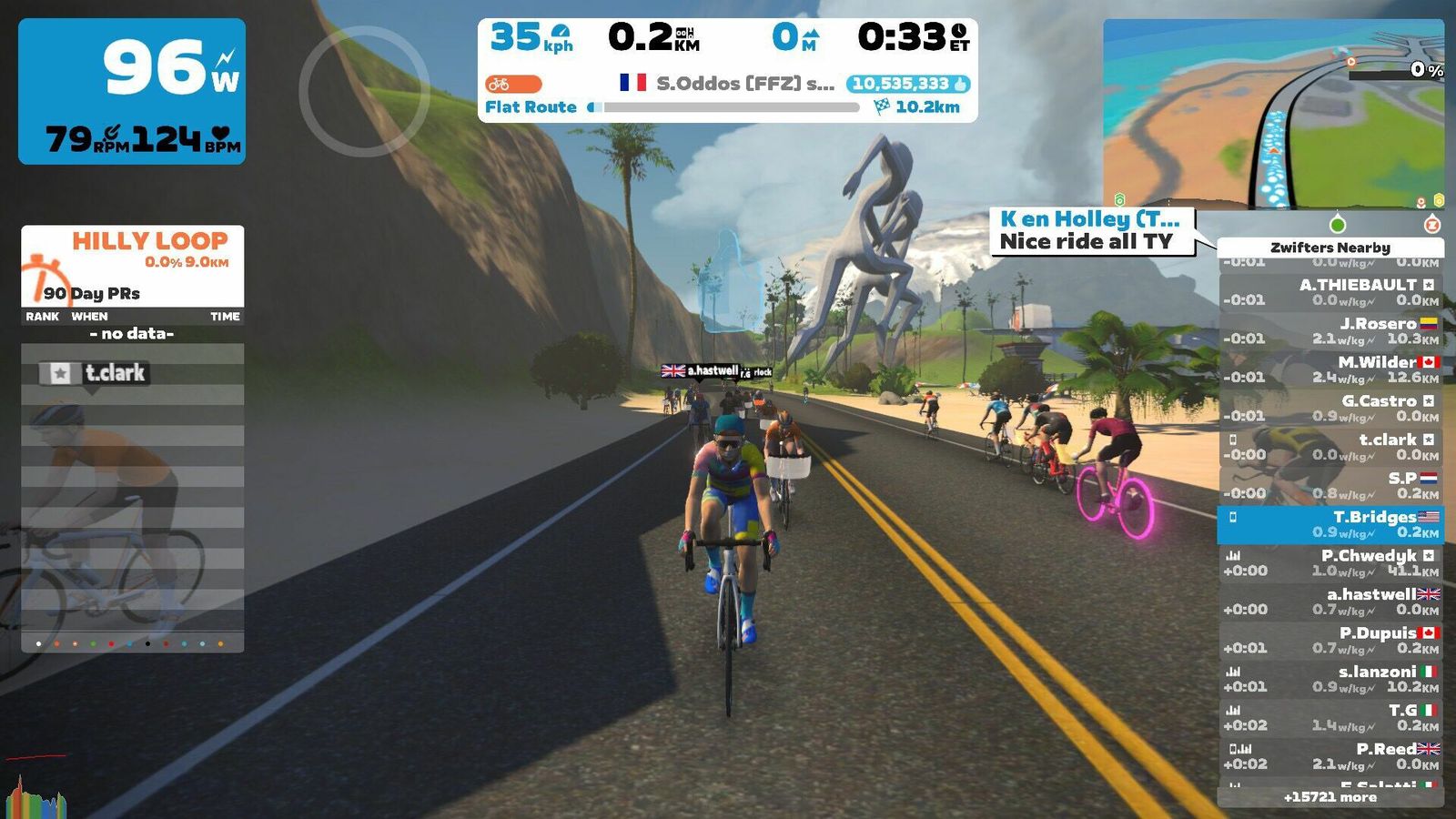The height and width of the screenshot is (819, 1456).
Task: Click the empty power-up ring
Action: tap(364, 91)
